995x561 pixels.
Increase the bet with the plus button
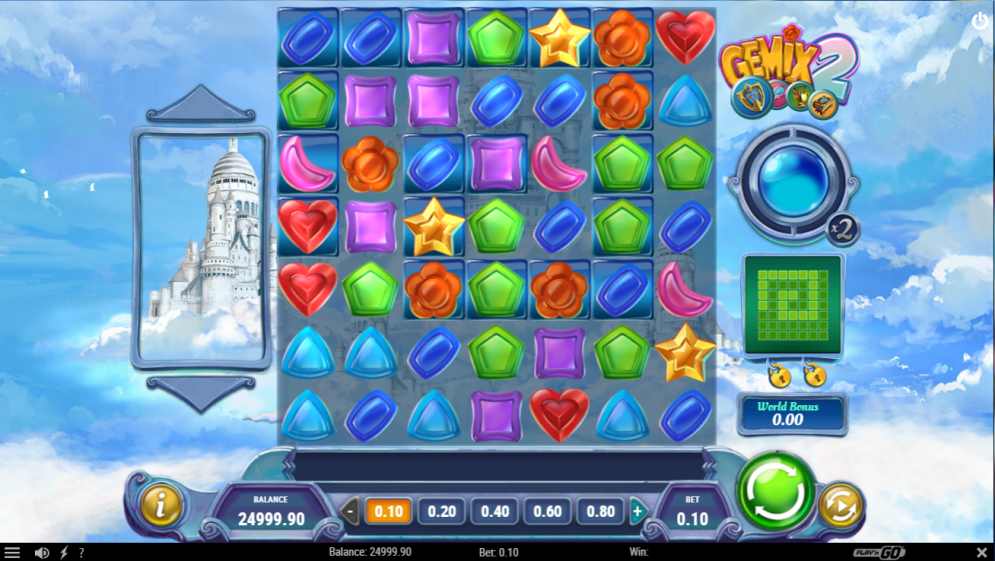(637, 512)
